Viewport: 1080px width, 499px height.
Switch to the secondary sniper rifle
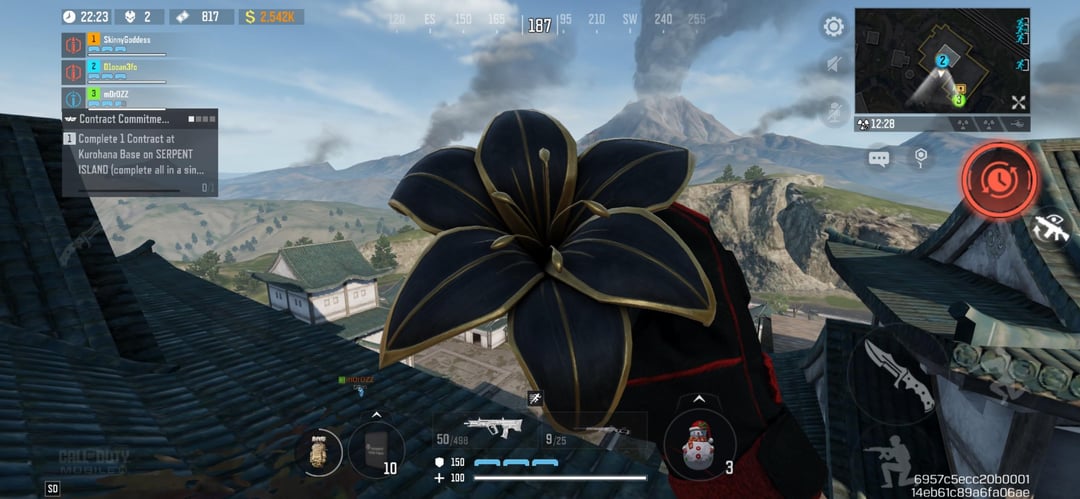coord(598,432)
